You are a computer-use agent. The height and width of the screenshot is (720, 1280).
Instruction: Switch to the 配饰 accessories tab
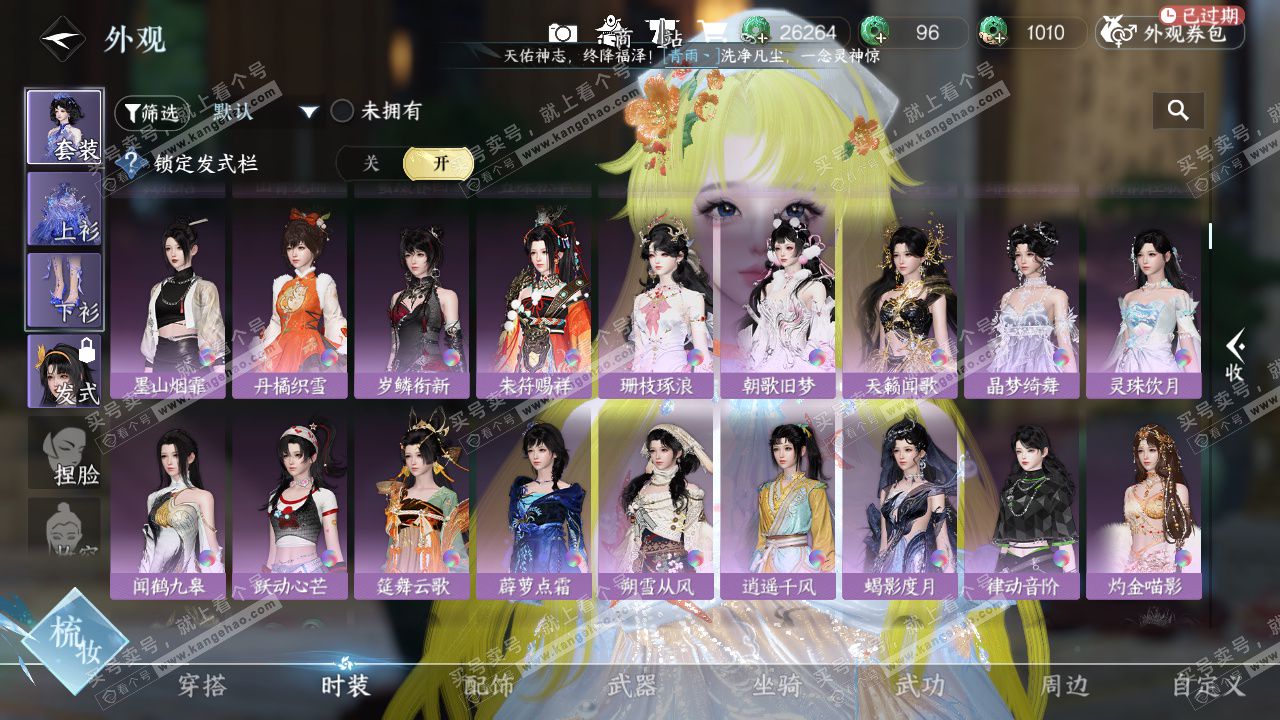click(489, 685)
